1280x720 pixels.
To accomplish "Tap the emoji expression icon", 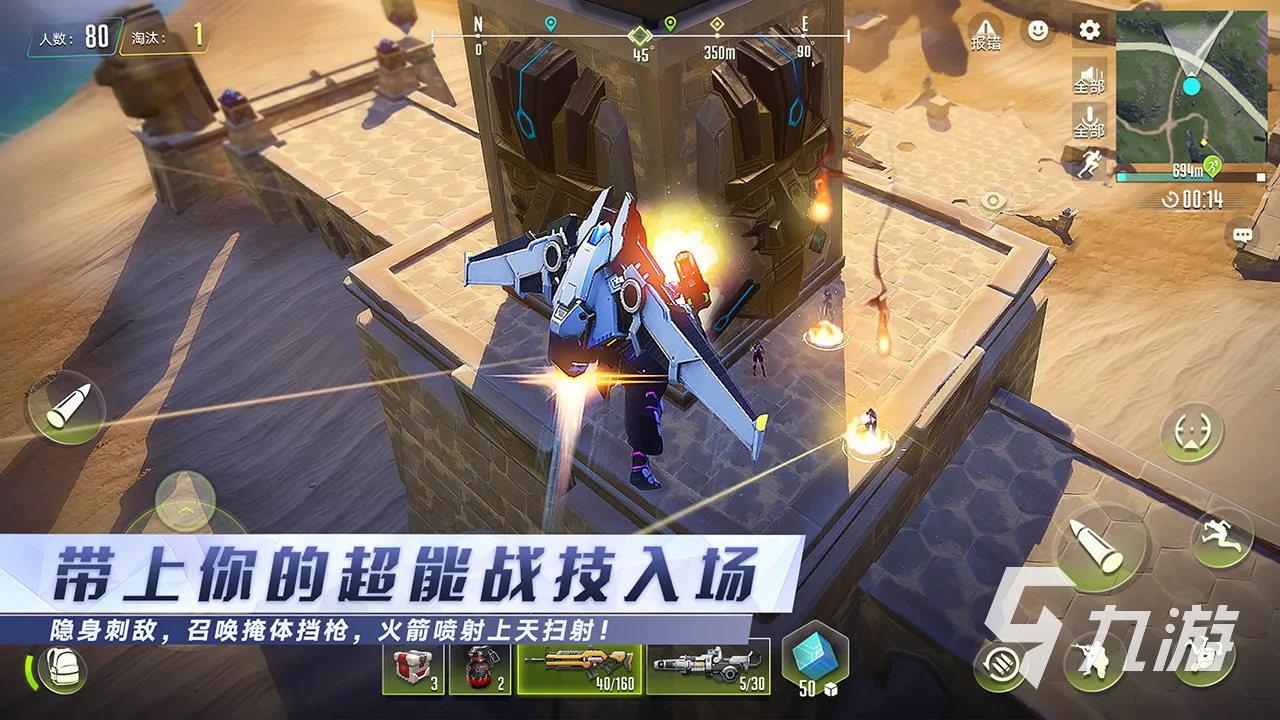I will [x=1037, y=30].
